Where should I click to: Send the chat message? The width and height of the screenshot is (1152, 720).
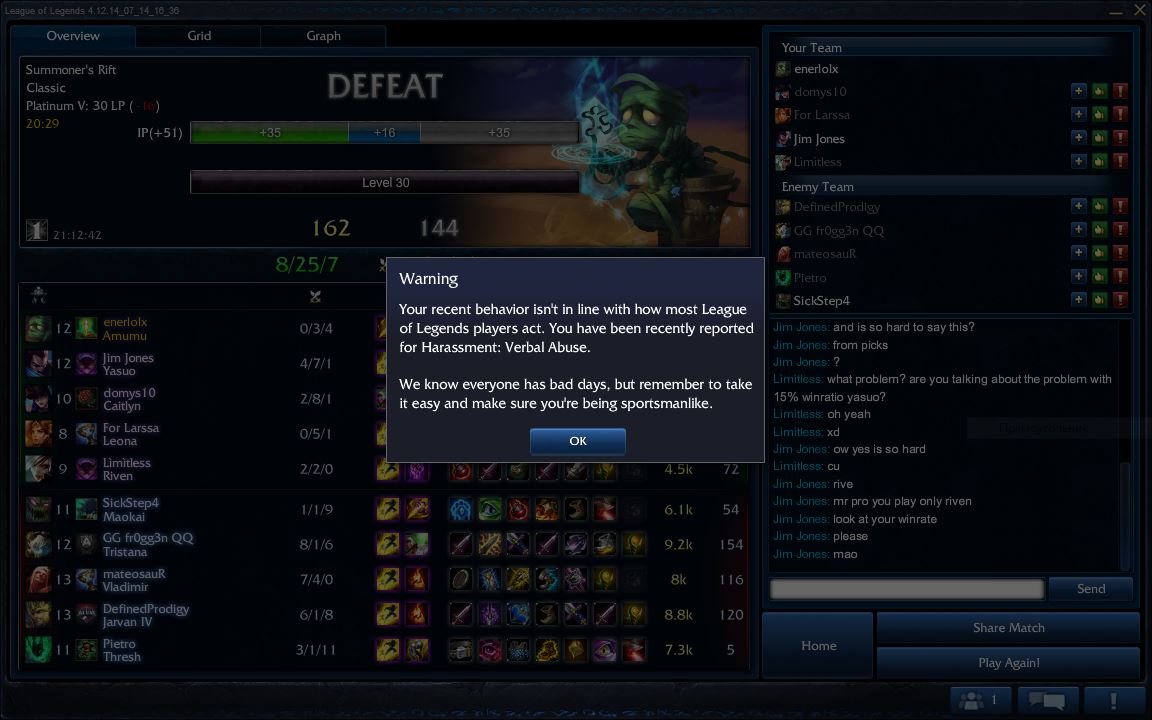pos(1090,589)
